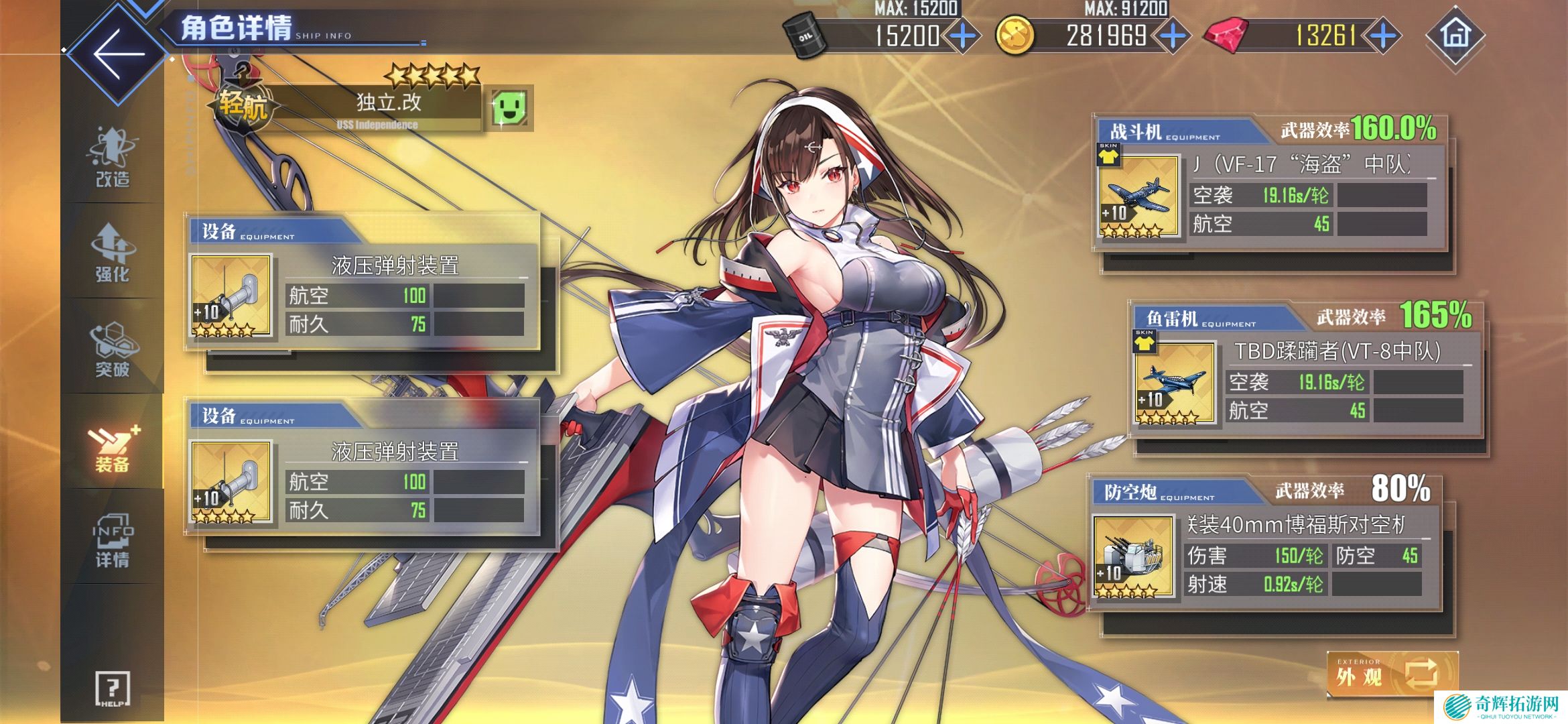This screenshot has width=1568, height=724.
Task: Go back with the arrow button
Action: 119,54
